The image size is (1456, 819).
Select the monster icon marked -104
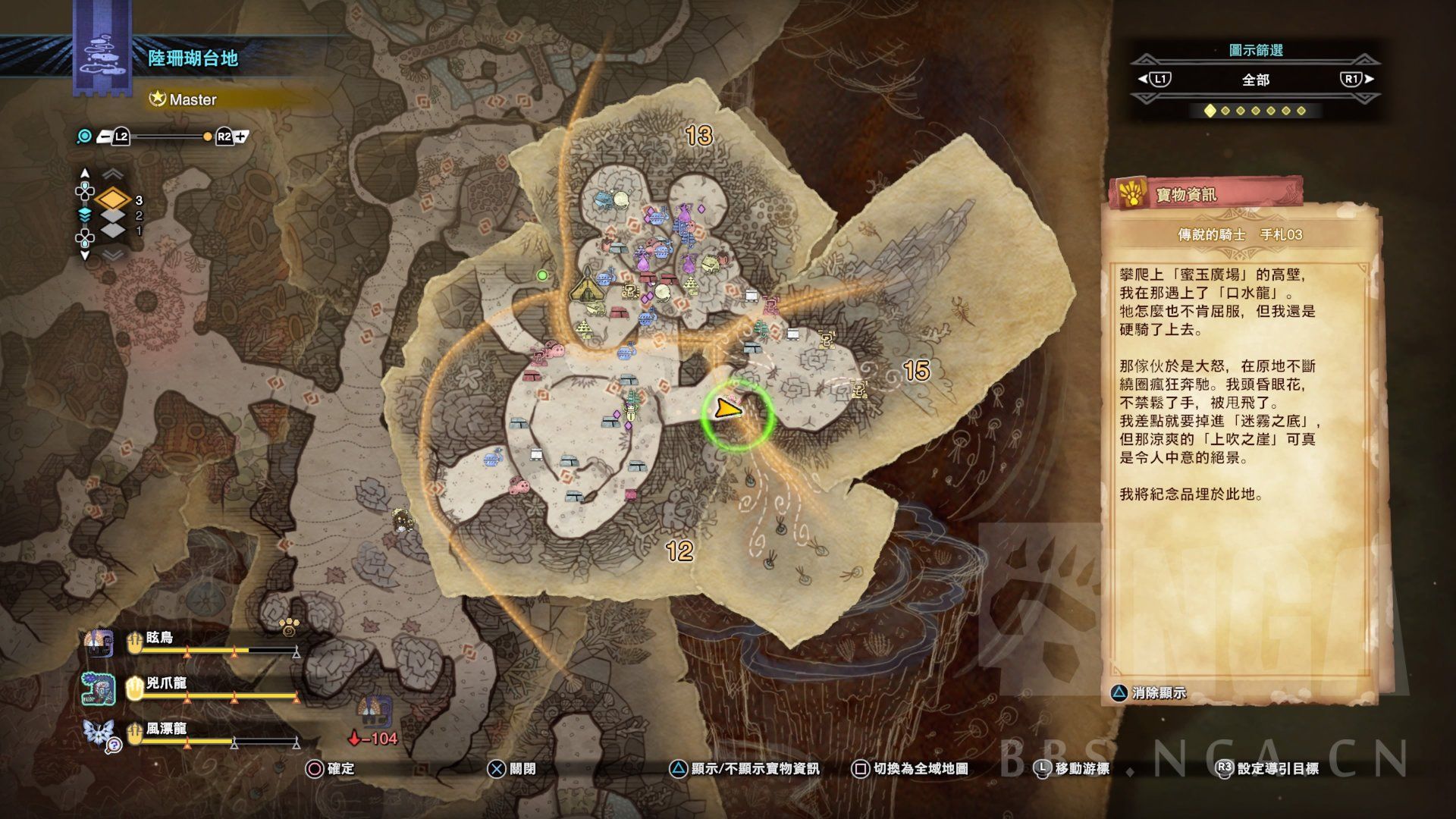click(x=373, y=711)
